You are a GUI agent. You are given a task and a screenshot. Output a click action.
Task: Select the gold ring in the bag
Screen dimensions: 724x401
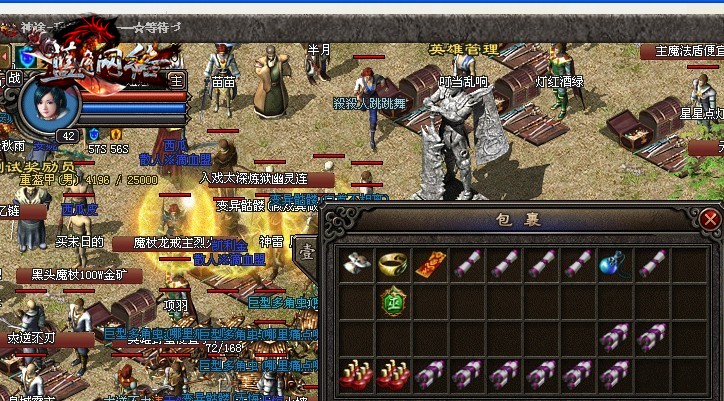391,264
